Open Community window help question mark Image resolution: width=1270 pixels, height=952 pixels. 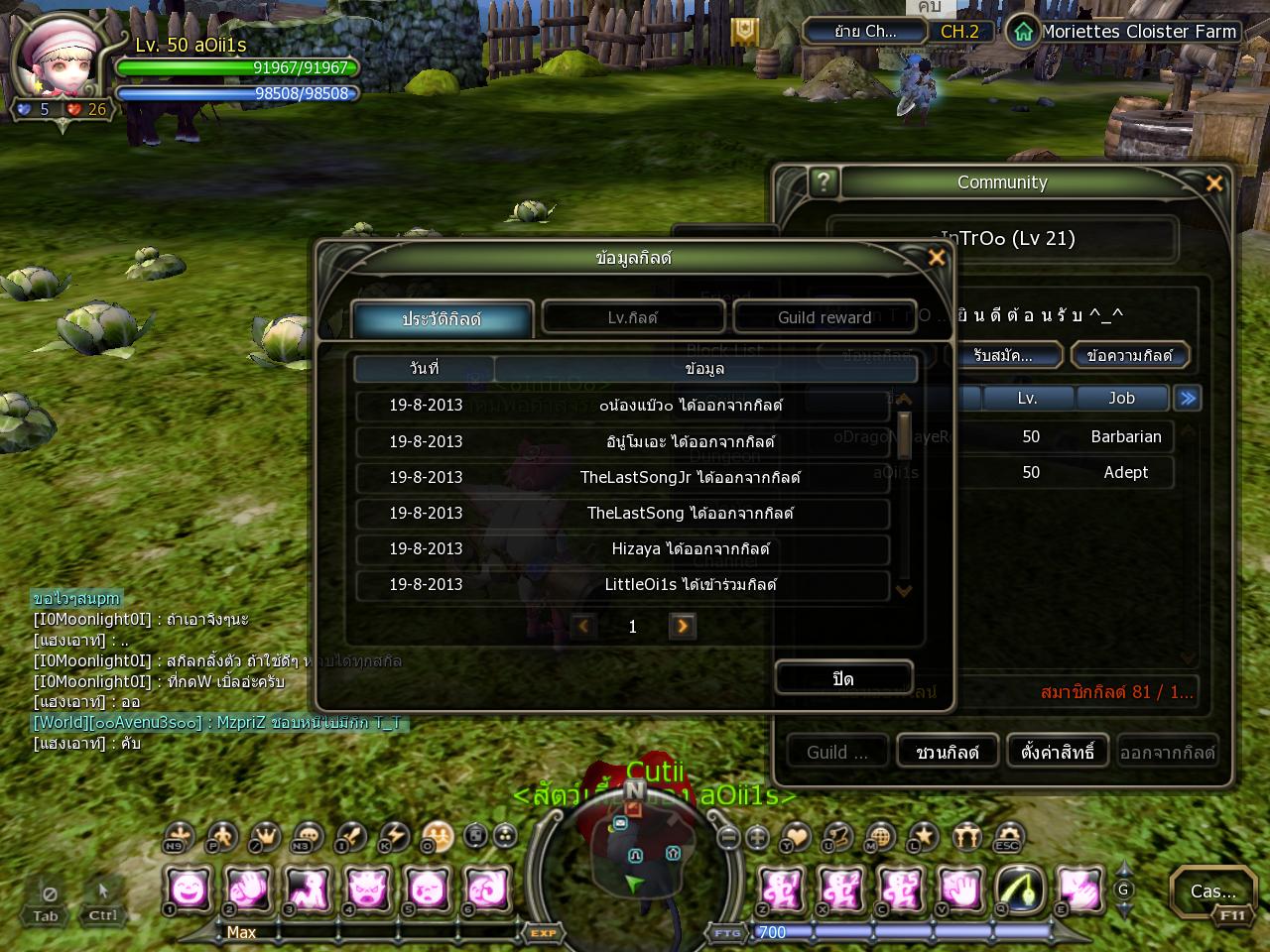[x=823, y=182]
